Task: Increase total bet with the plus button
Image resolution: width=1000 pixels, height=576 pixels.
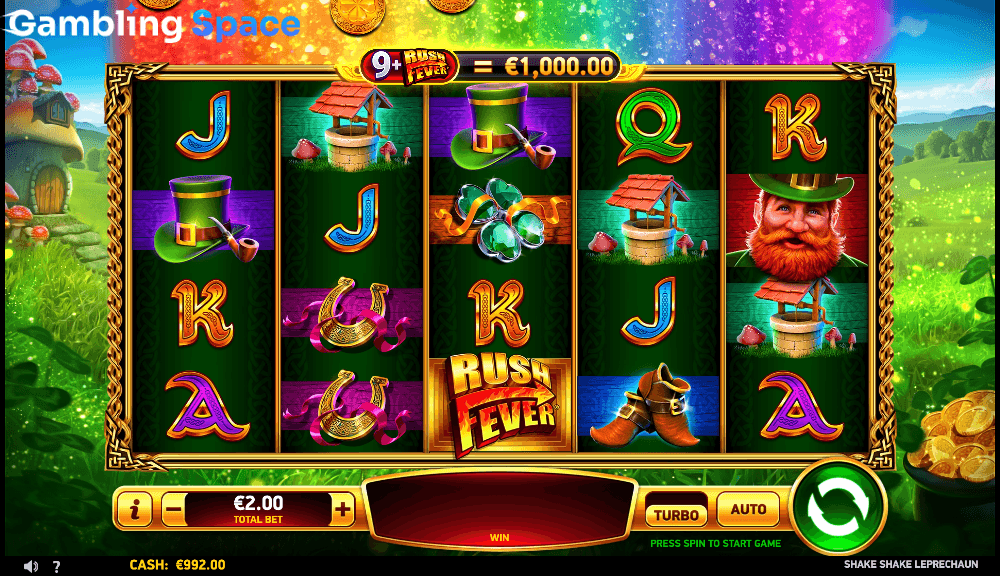Action: click(x=343, y=509)
